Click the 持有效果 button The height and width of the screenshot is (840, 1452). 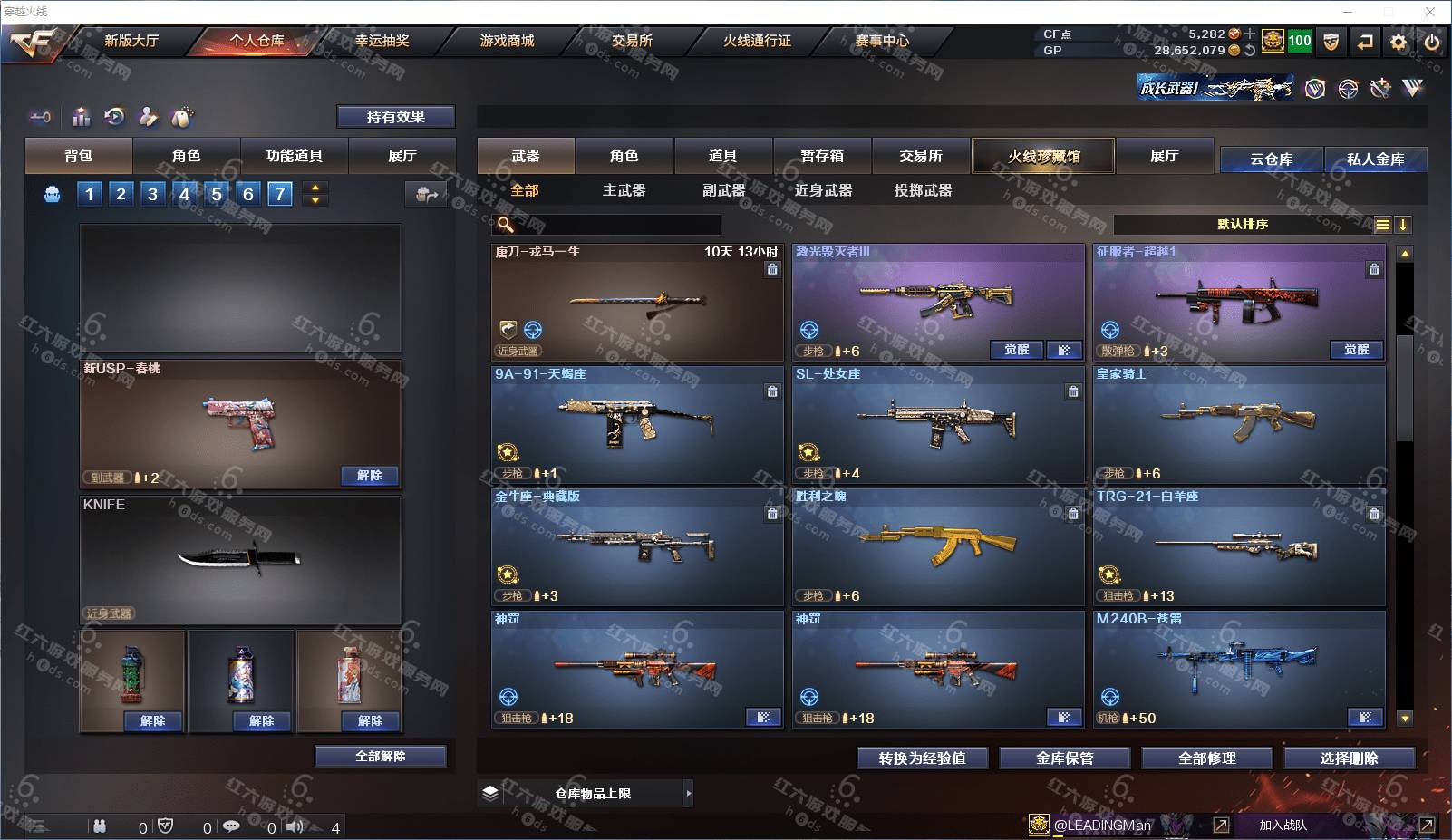[x=396, y=117]
